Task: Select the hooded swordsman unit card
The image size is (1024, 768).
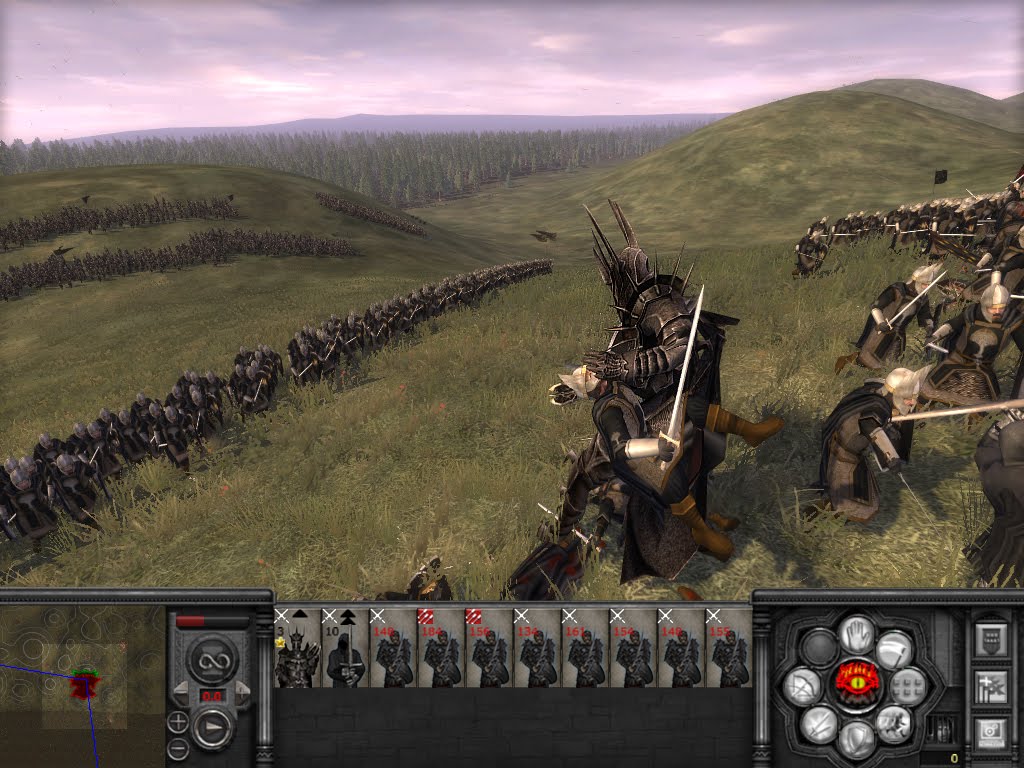Action: point(345,648)
